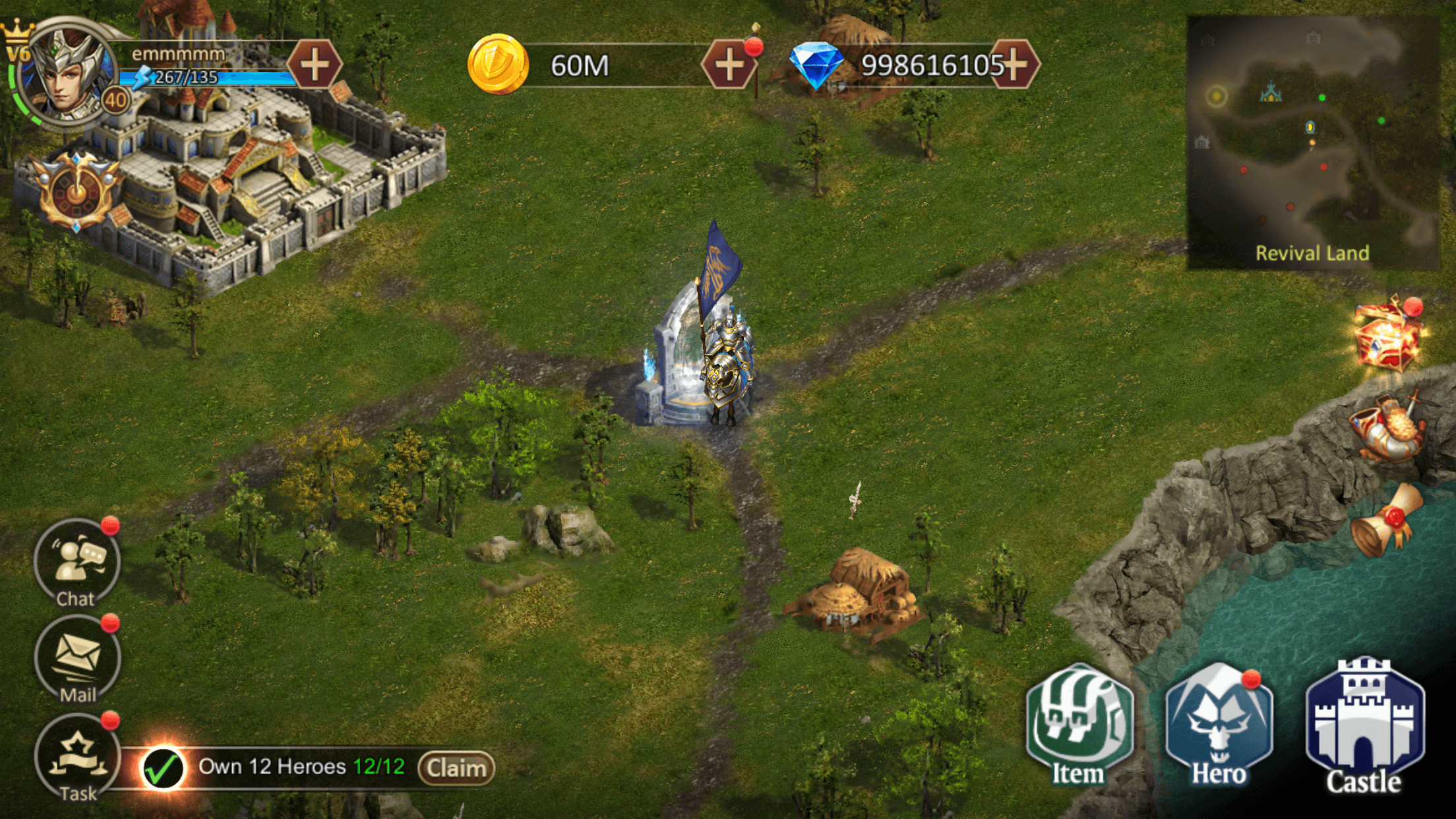Go to the Castle
Image resolution: width=1456 pixels, height=819 pixels.
[x=1364, y=725]
